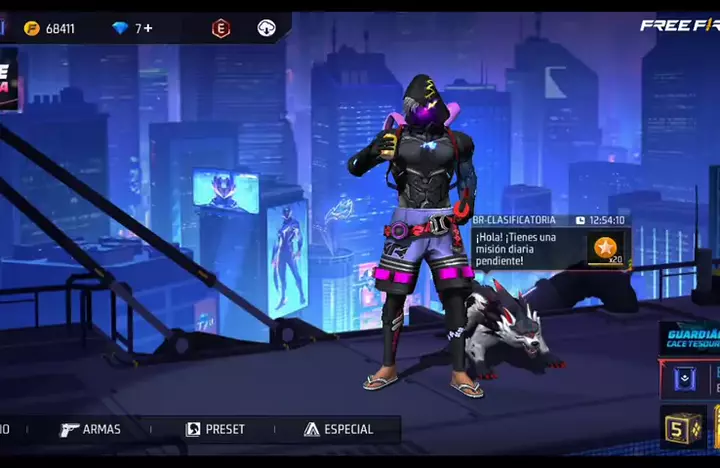Screen dimensions: 720x468
Task: Add diamonds with the plus button
Action: point(149,28)
